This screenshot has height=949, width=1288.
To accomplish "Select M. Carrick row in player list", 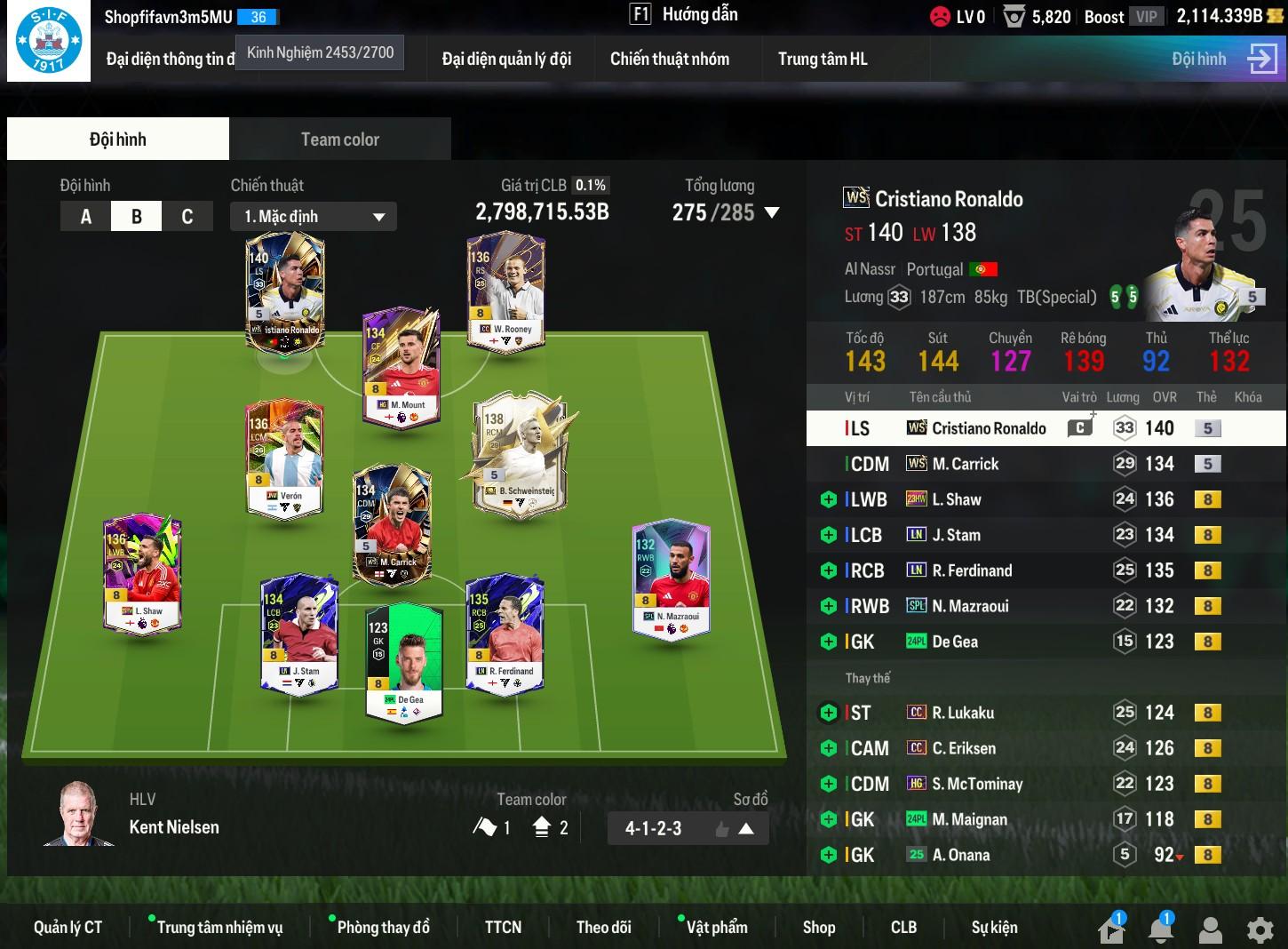I will 965,464.
